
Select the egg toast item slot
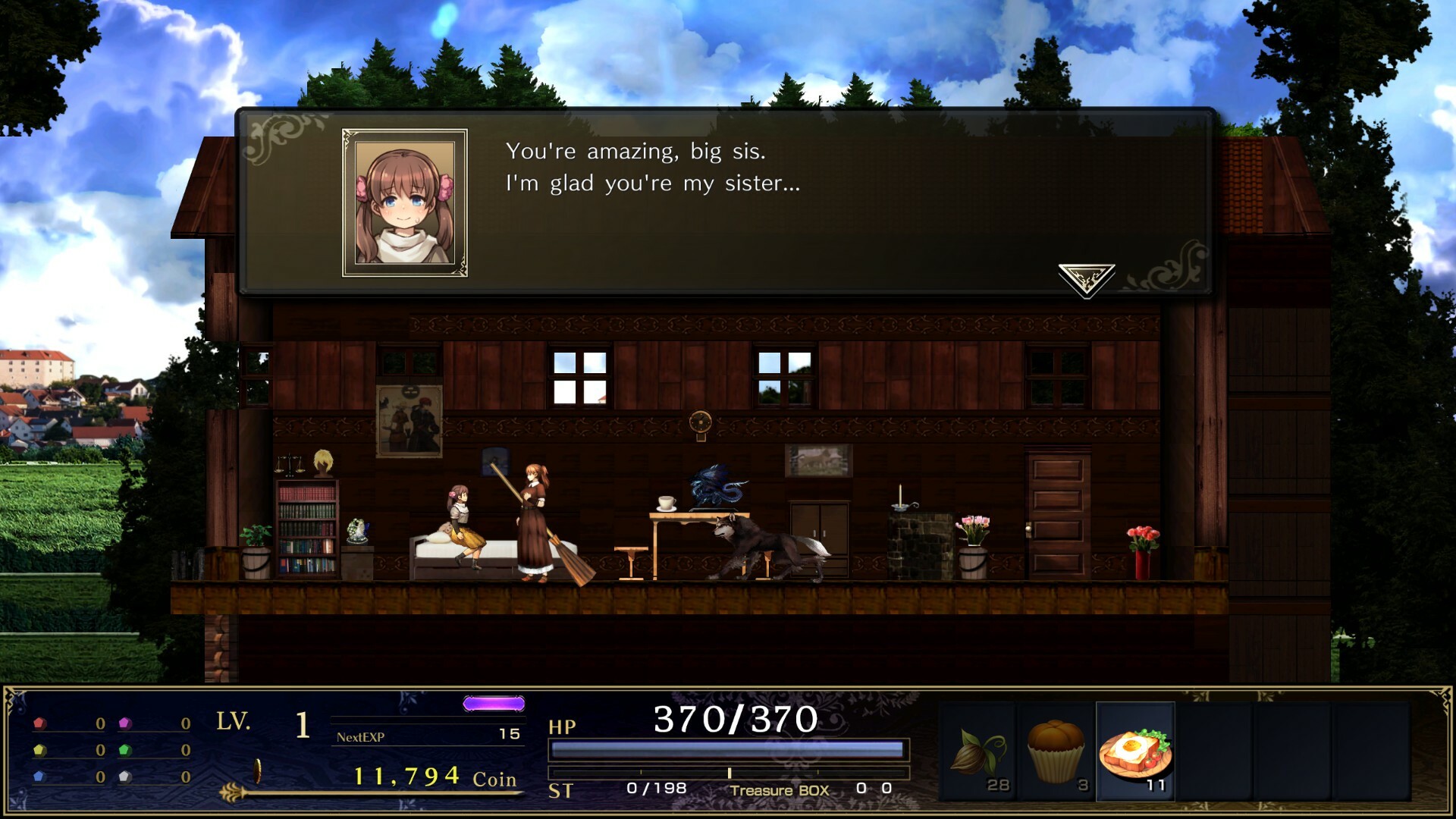pyautogui.click(x=1135, y=752)
